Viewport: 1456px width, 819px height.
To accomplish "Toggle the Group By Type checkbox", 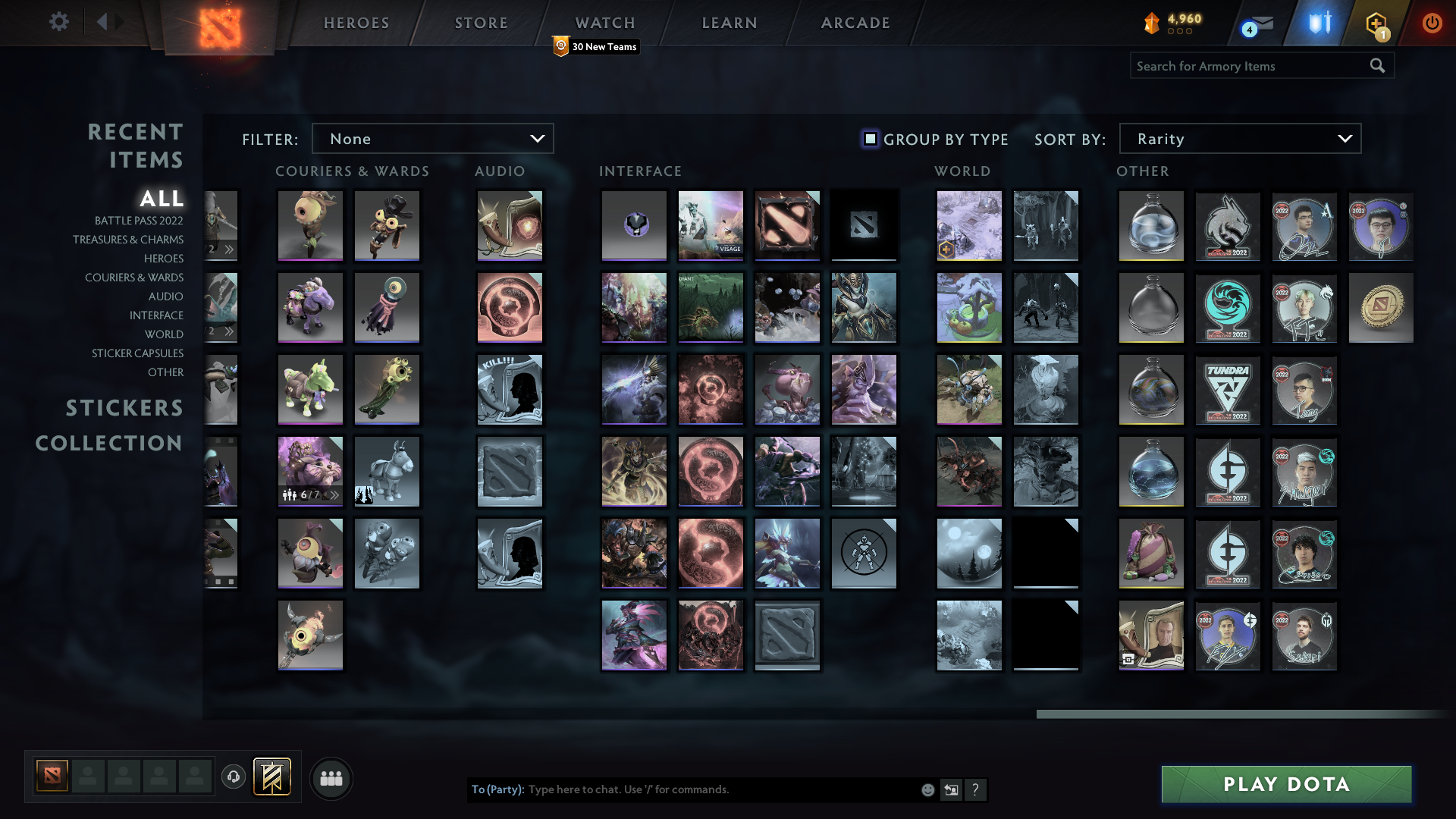I will (869, 139).
